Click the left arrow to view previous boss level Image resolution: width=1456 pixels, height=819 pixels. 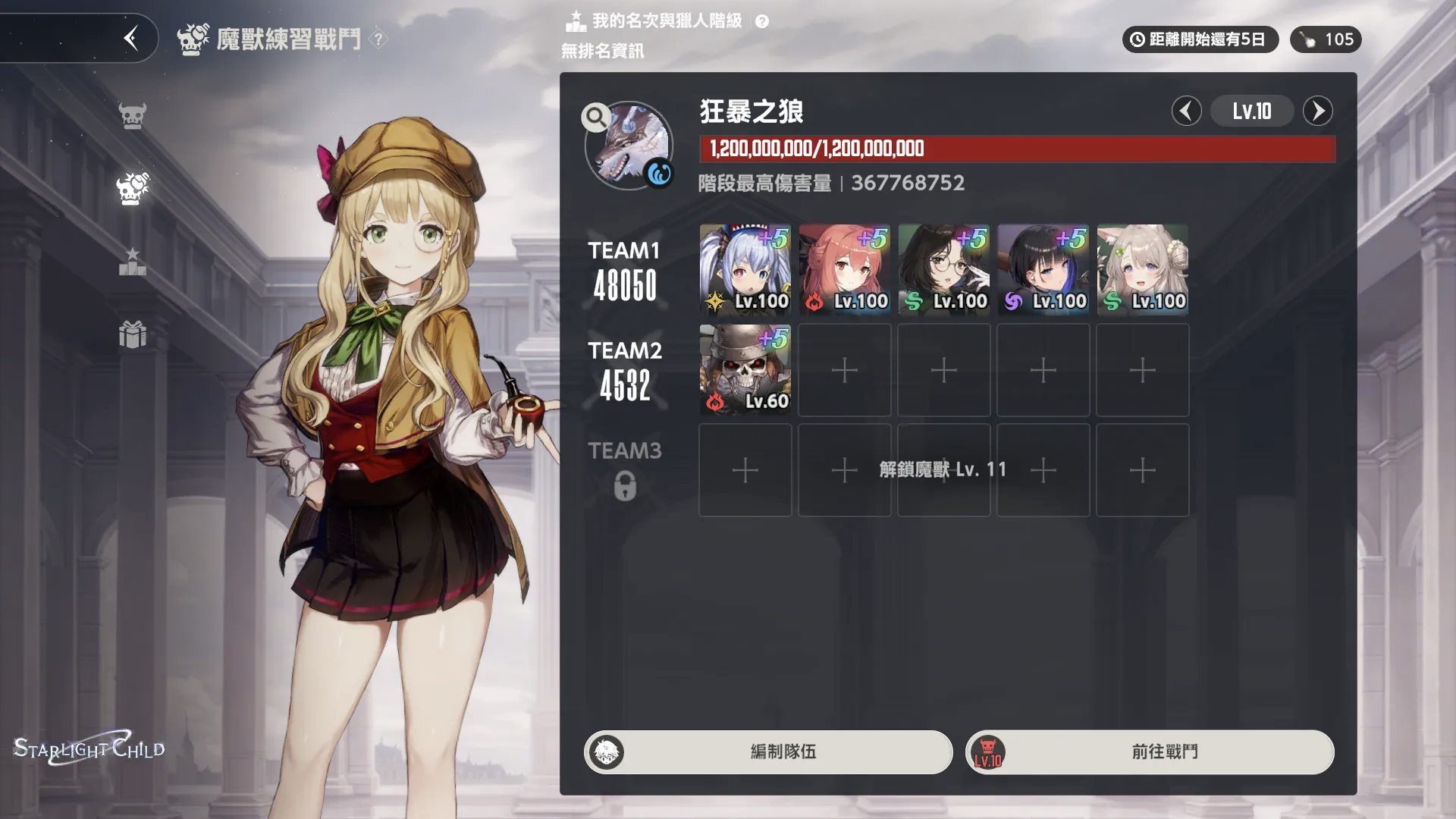coord(1186,111)
